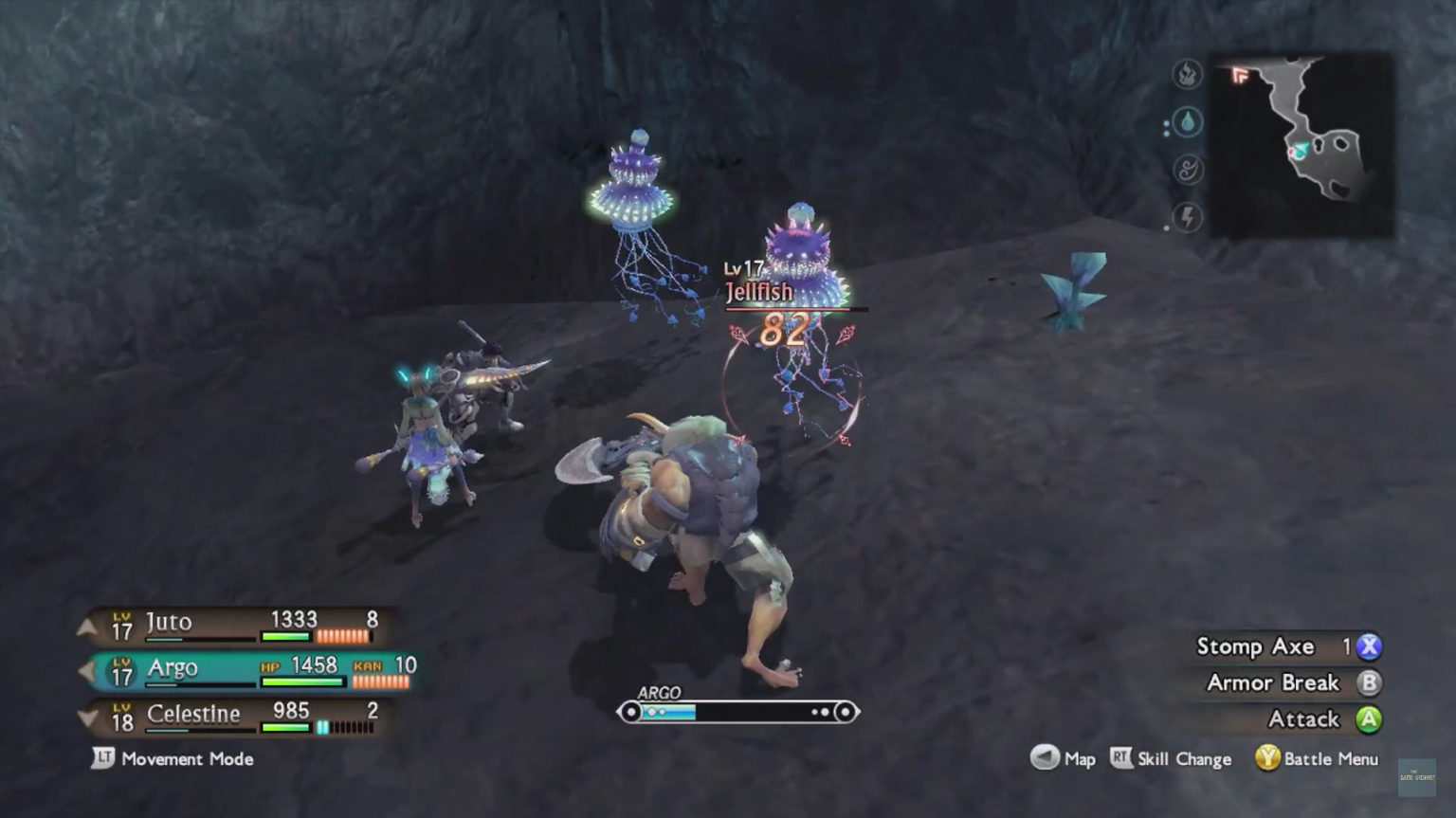Activate the Attack command
The width and height of the screenshot is (1456, 818).
point(1305,719)
